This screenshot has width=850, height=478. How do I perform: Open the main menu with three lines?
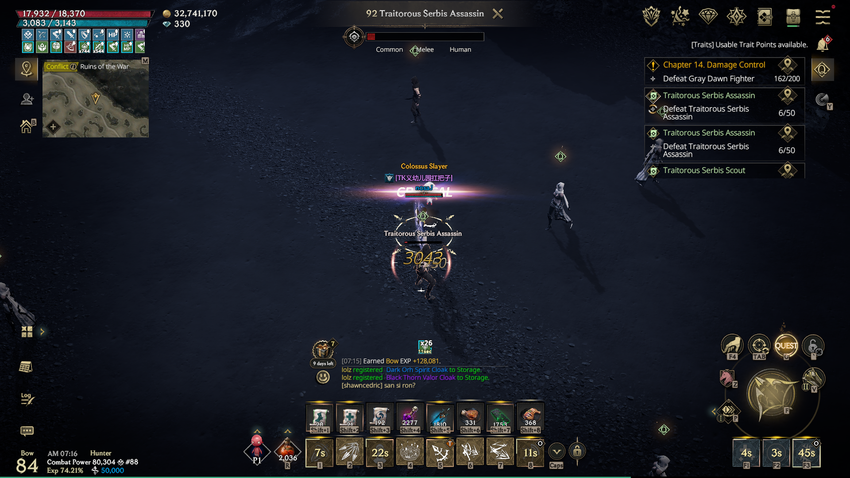(x=823, y=16)
